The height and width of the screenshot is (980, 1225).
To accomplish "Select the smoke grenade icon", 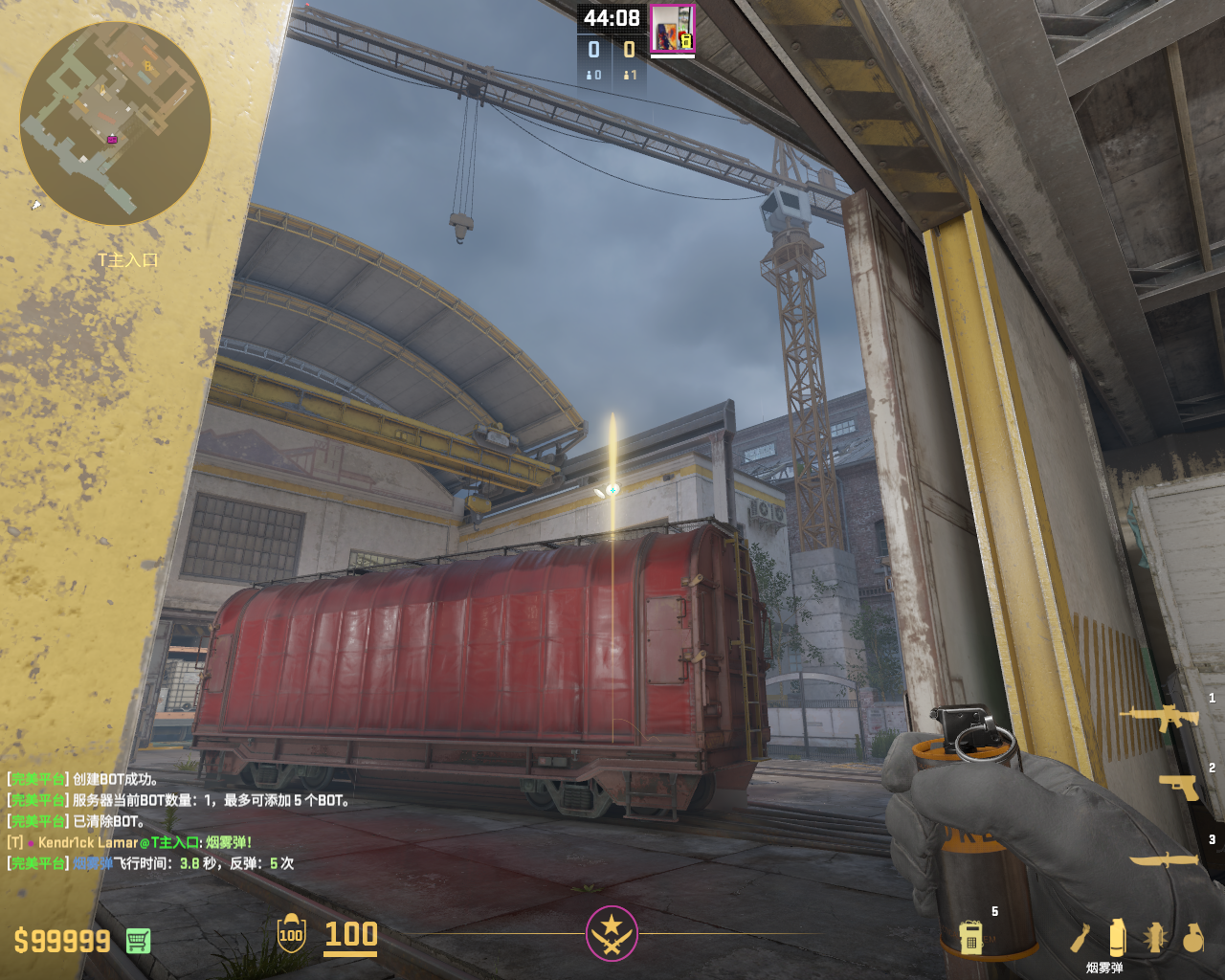I will tap(1117, 938).
